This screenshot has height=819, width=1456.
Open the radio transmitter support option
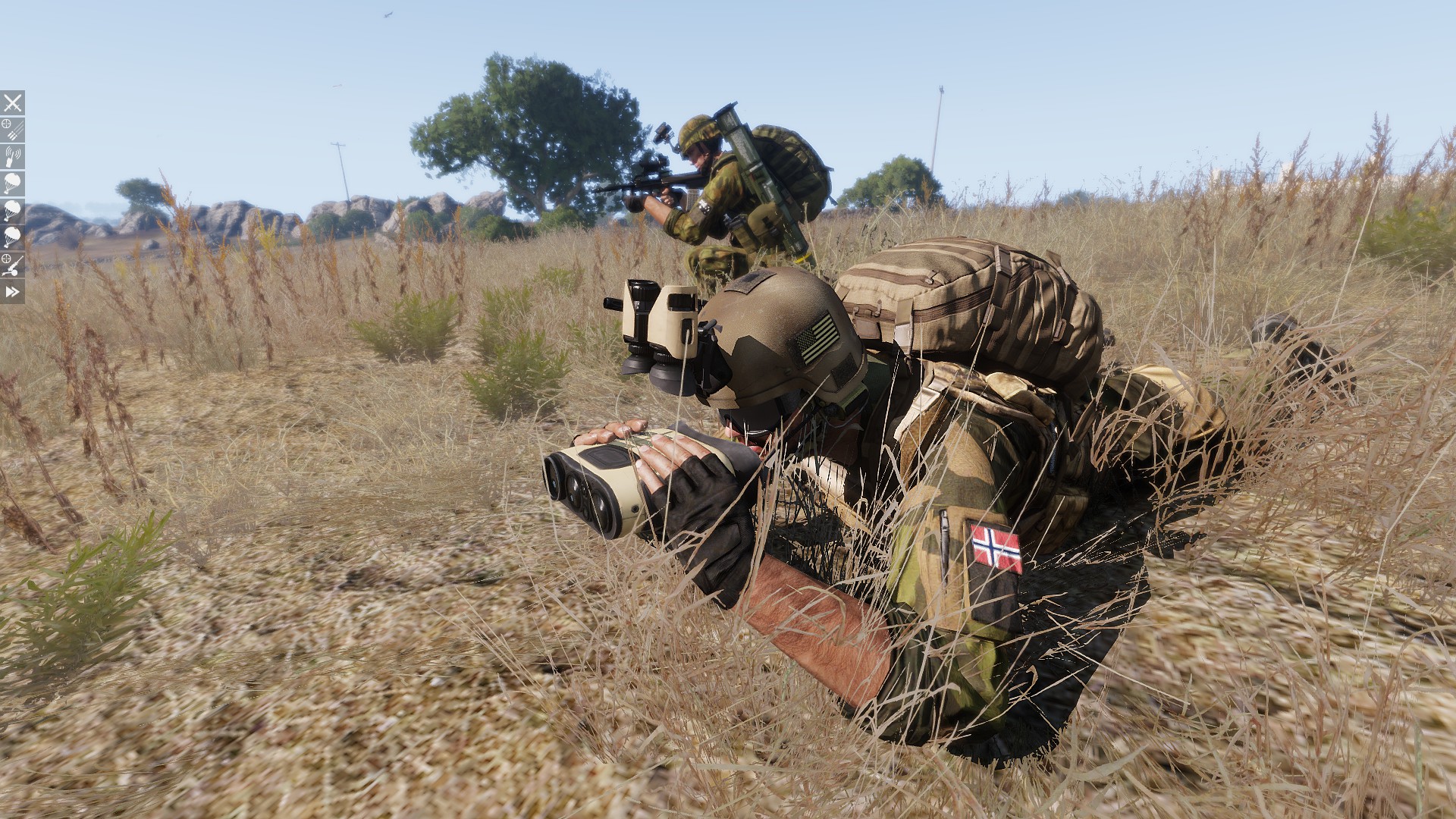click(x=12, y=157)
